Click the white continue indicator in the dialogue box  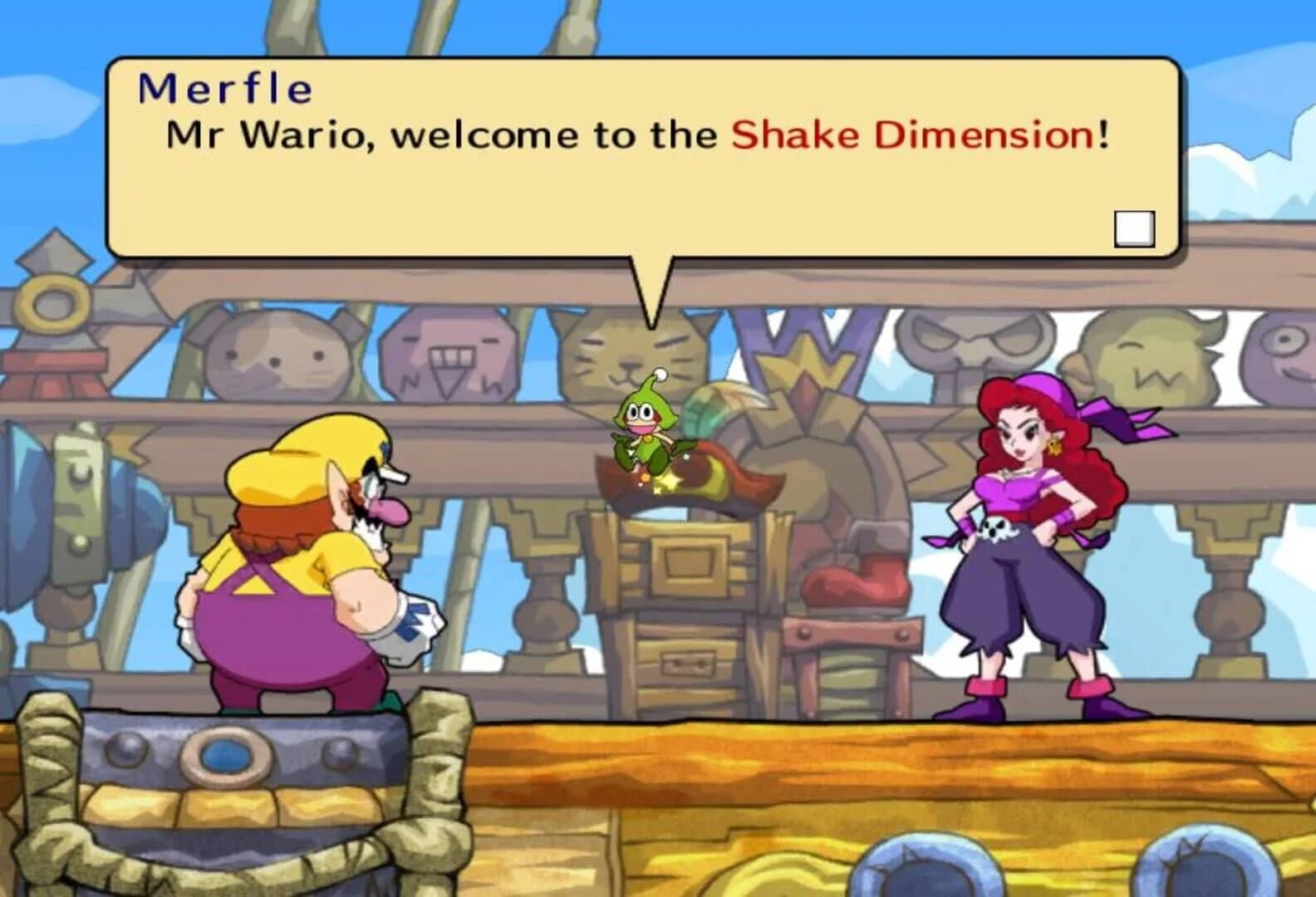point(1135,229)
